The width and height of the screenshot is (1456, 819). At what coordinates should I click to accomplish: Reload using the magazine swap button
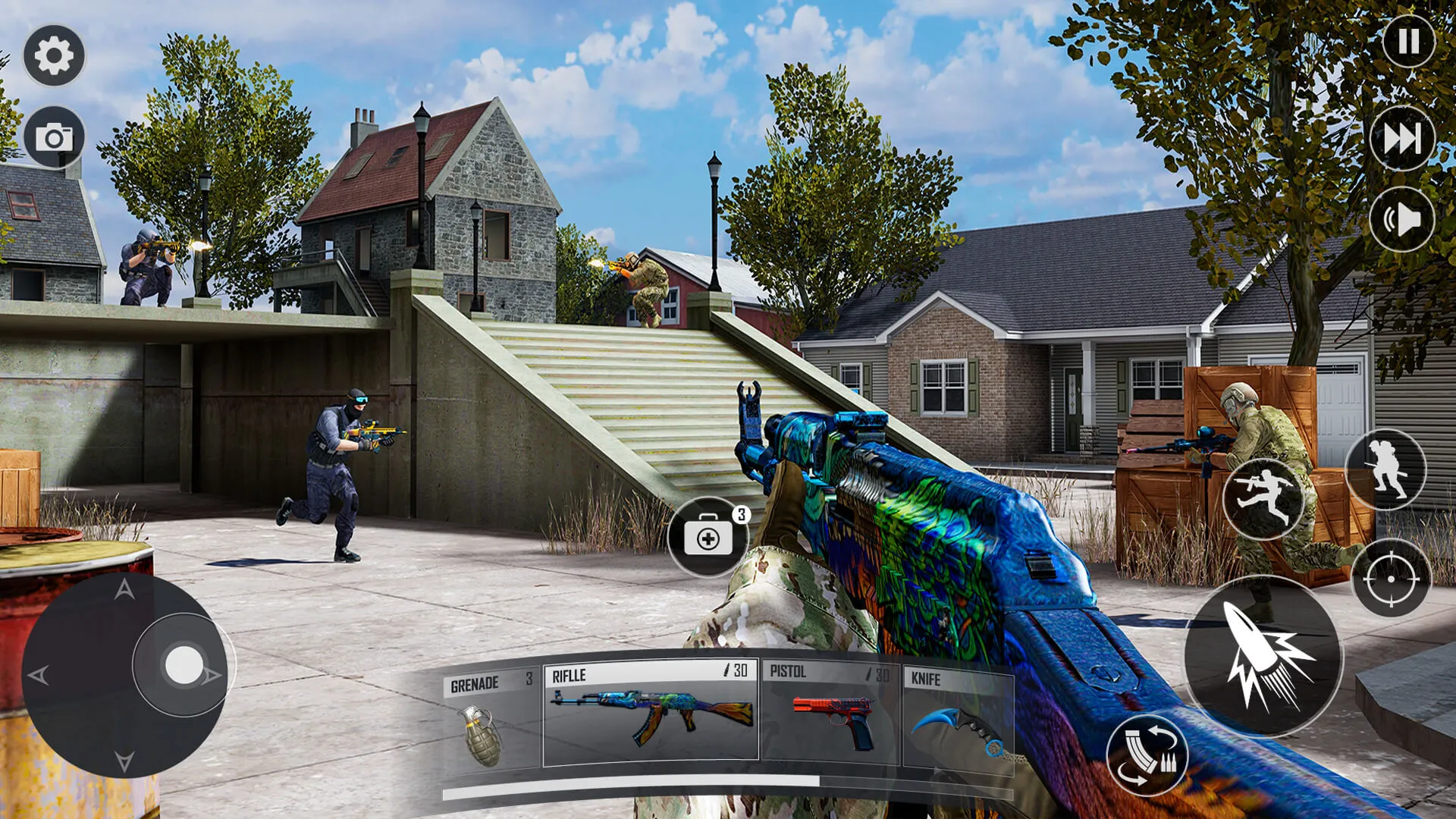(x=1147, y=755)
